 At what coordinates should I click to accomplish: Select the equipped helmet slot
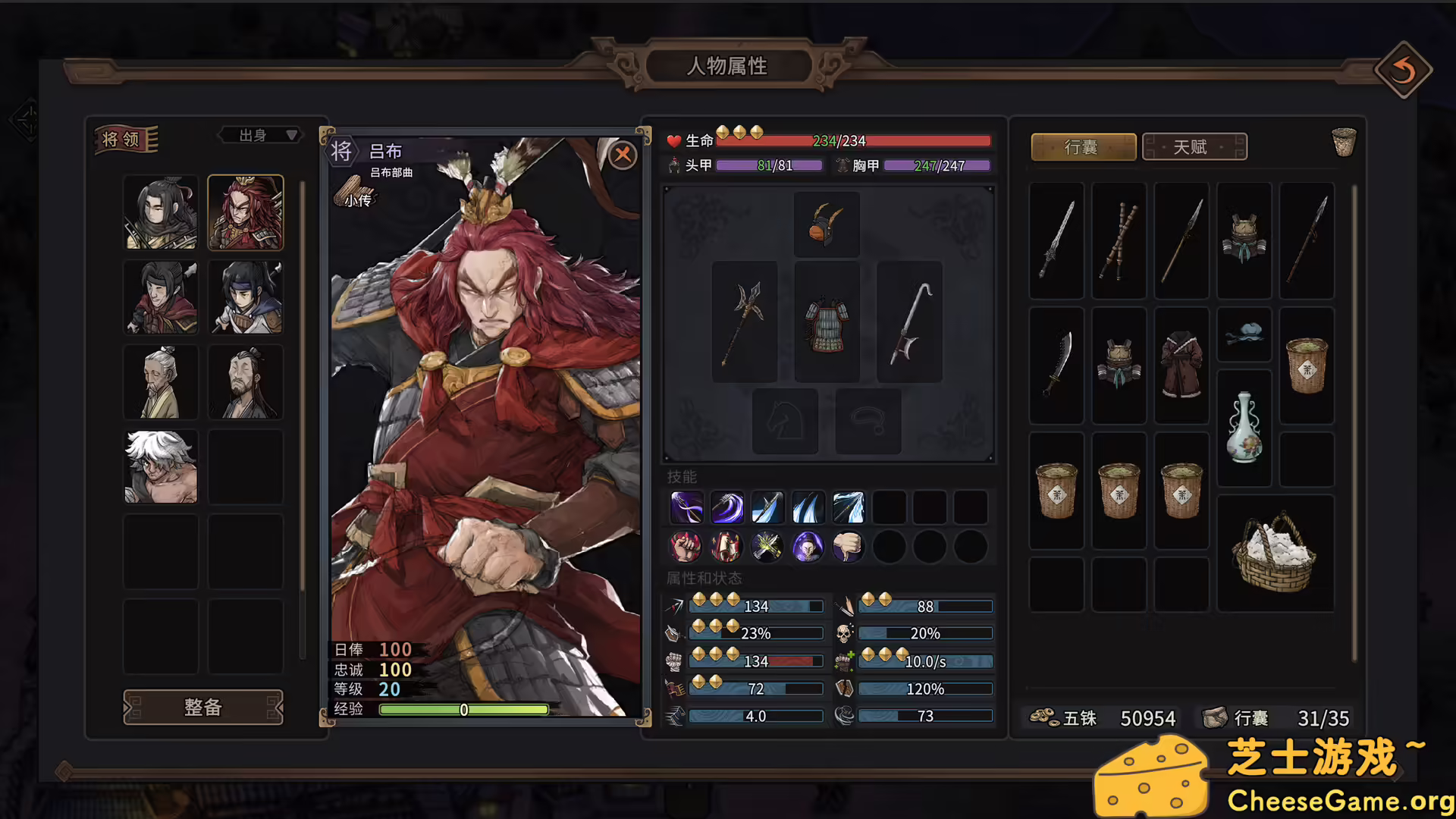point(826,224)
